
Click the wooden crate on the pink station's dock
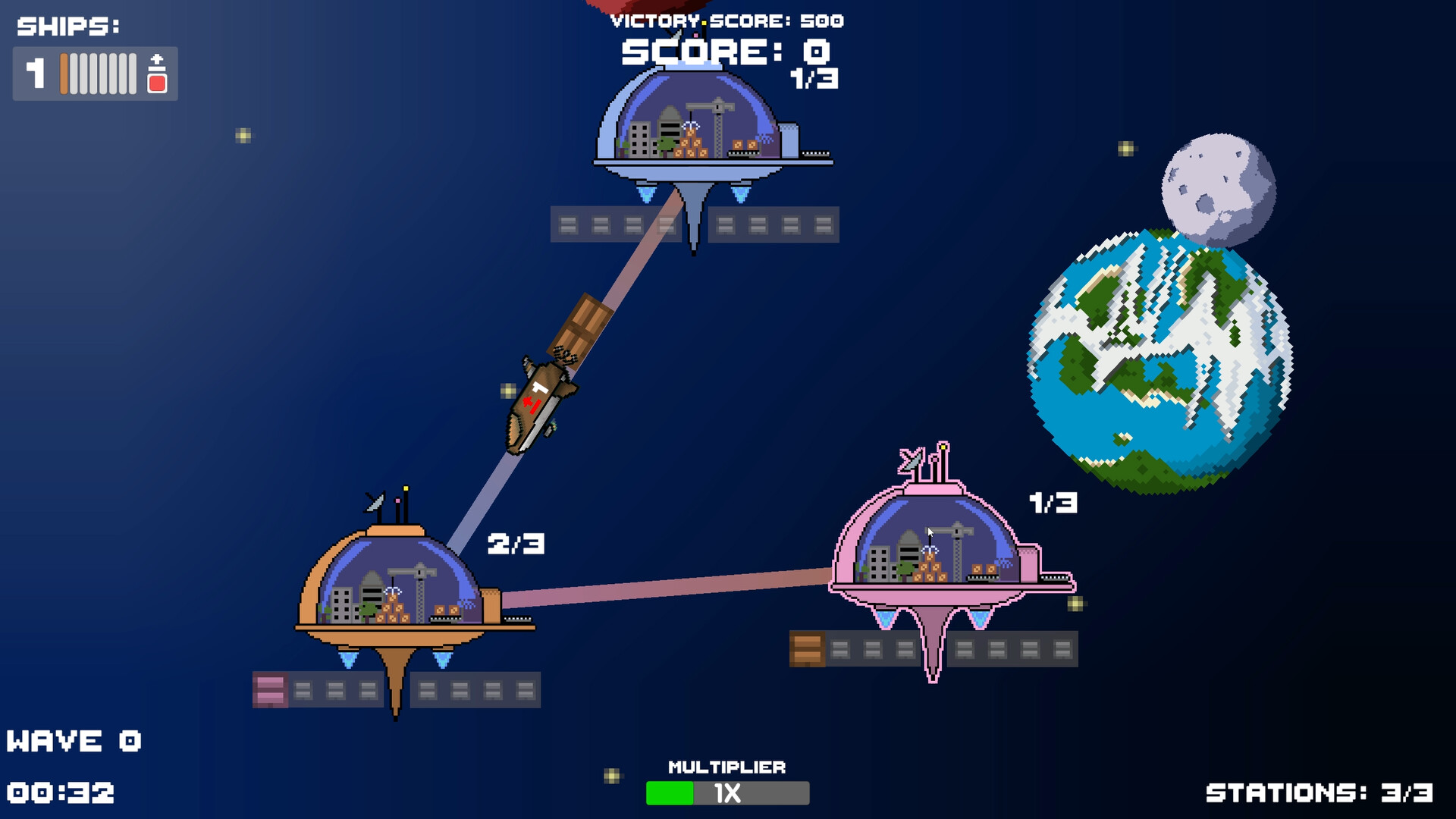pyautogui.click(x=806, y=648)
